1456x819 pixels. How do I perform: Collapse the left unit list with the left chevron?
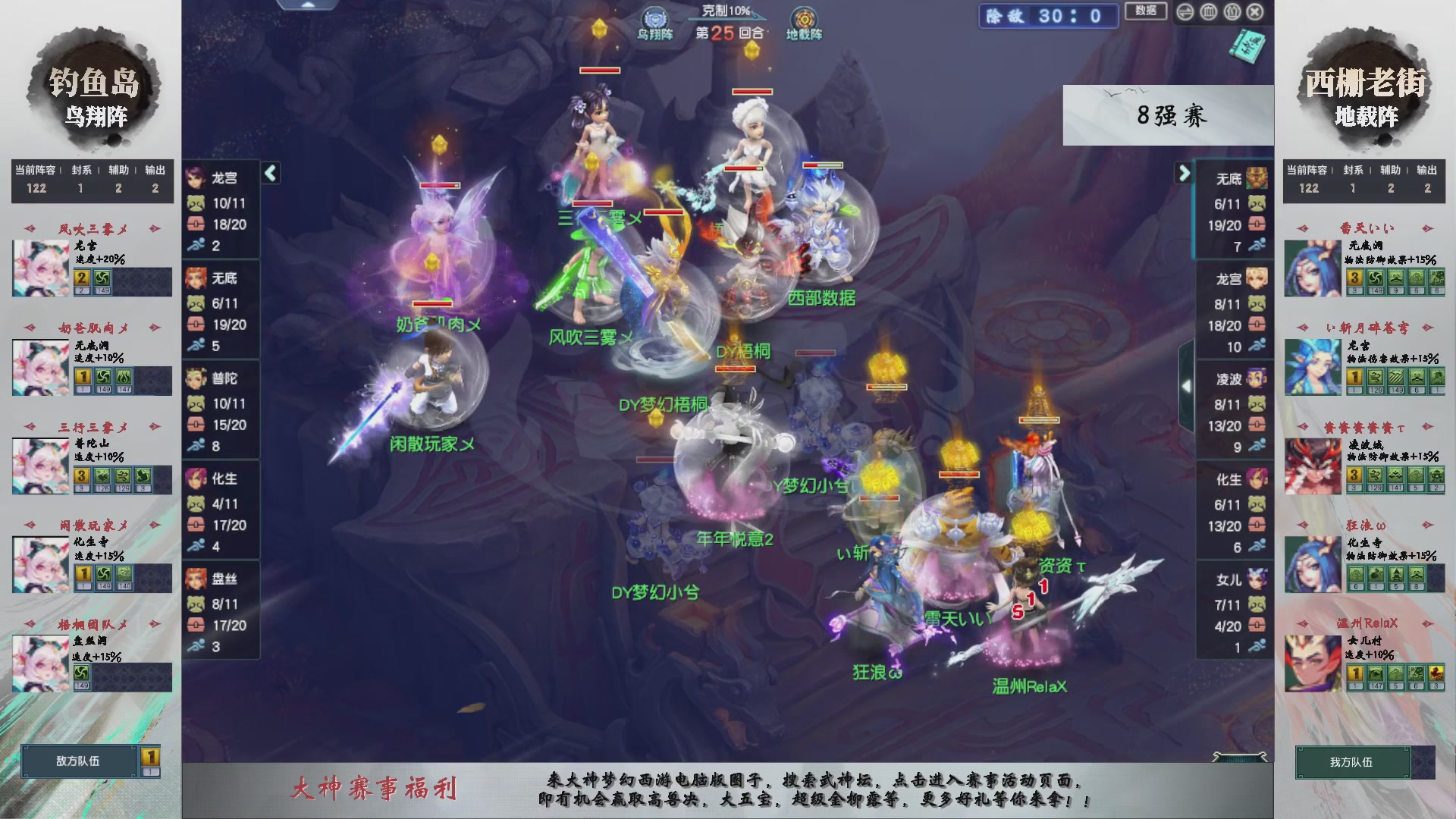tap(269, 173)
